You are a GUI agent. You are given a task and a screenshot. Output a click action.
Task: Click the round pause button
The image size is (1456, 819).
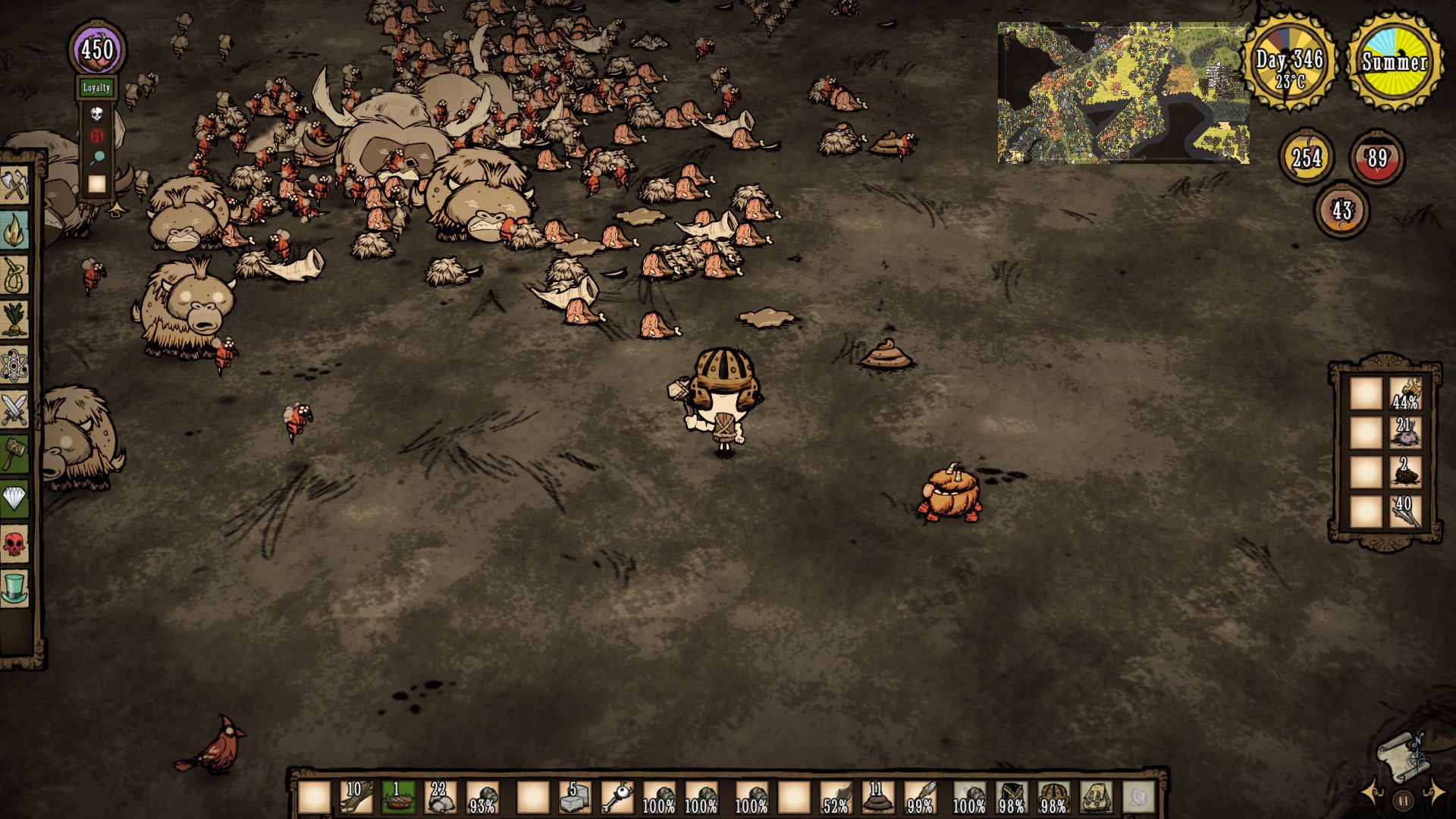point(1403,799)
